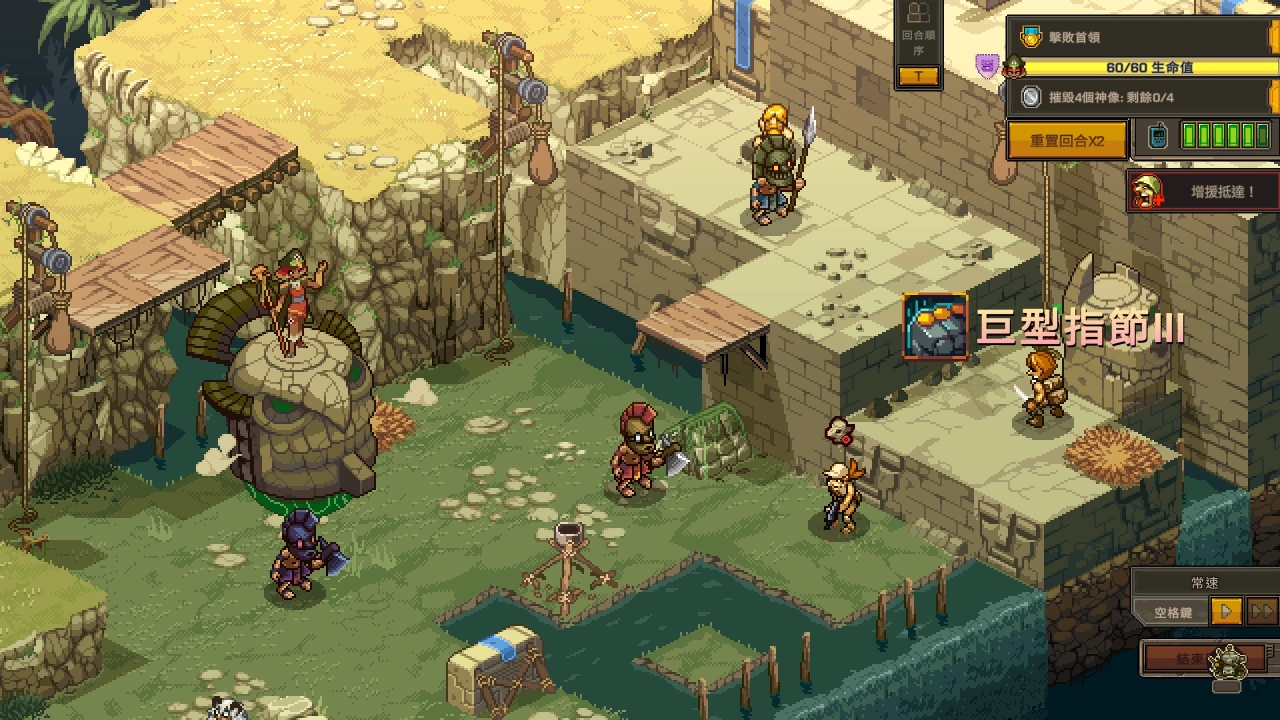Click the 重置回合X2 reset turn button
Viewport: 1280px width, 720px height.
click(x=1067, y=140)
